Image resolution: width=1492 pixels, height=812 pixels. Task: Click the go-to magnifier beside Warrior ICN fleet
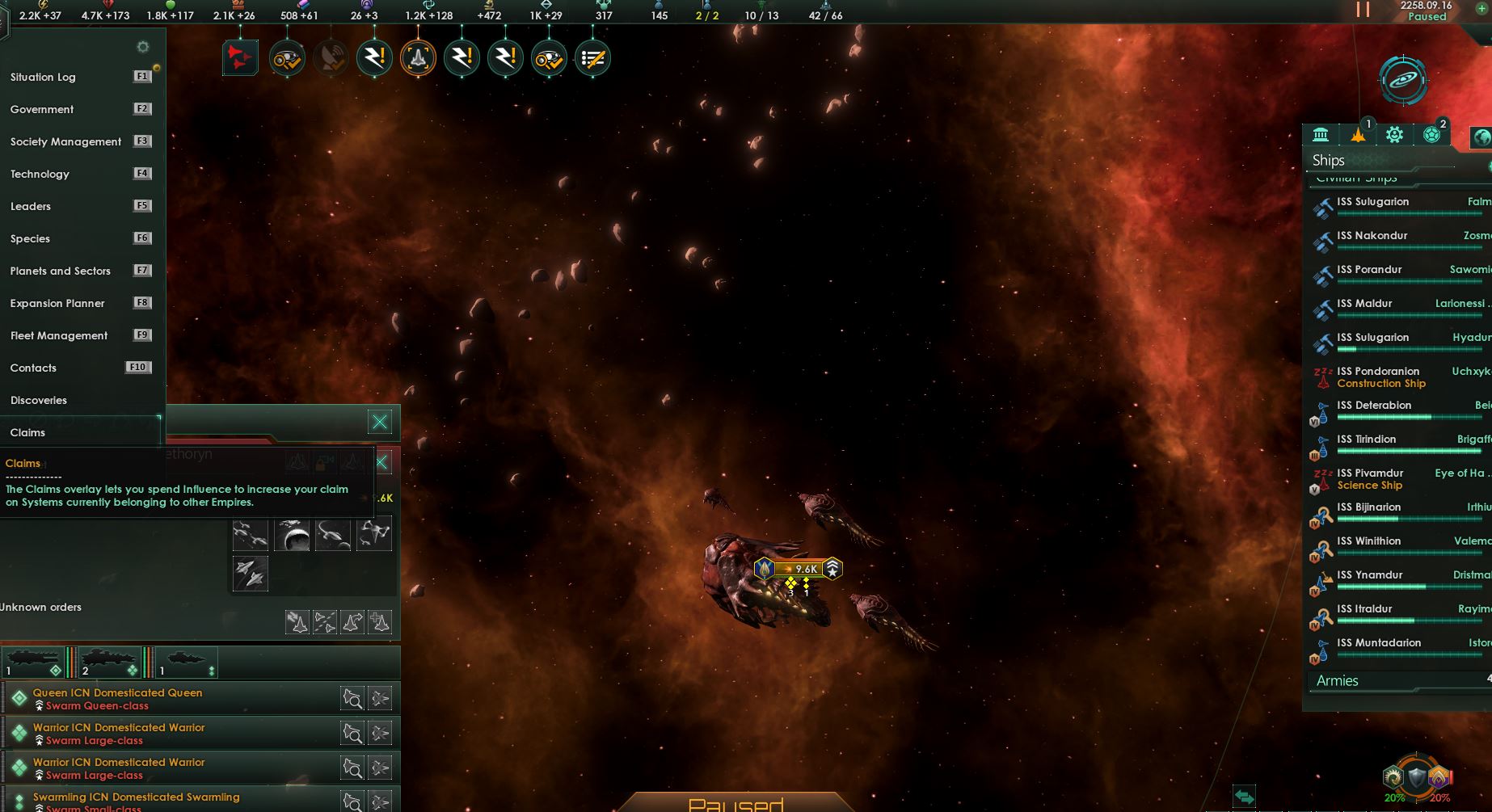[x=353, y=733]
